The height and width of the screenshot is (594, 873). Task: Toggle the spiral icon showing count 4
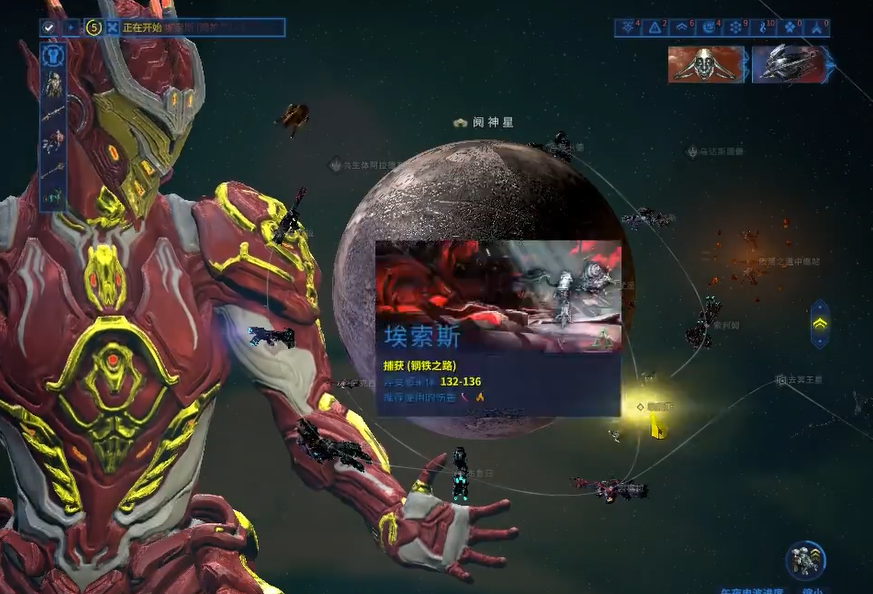pyautogui.click(x=708, y=27)
